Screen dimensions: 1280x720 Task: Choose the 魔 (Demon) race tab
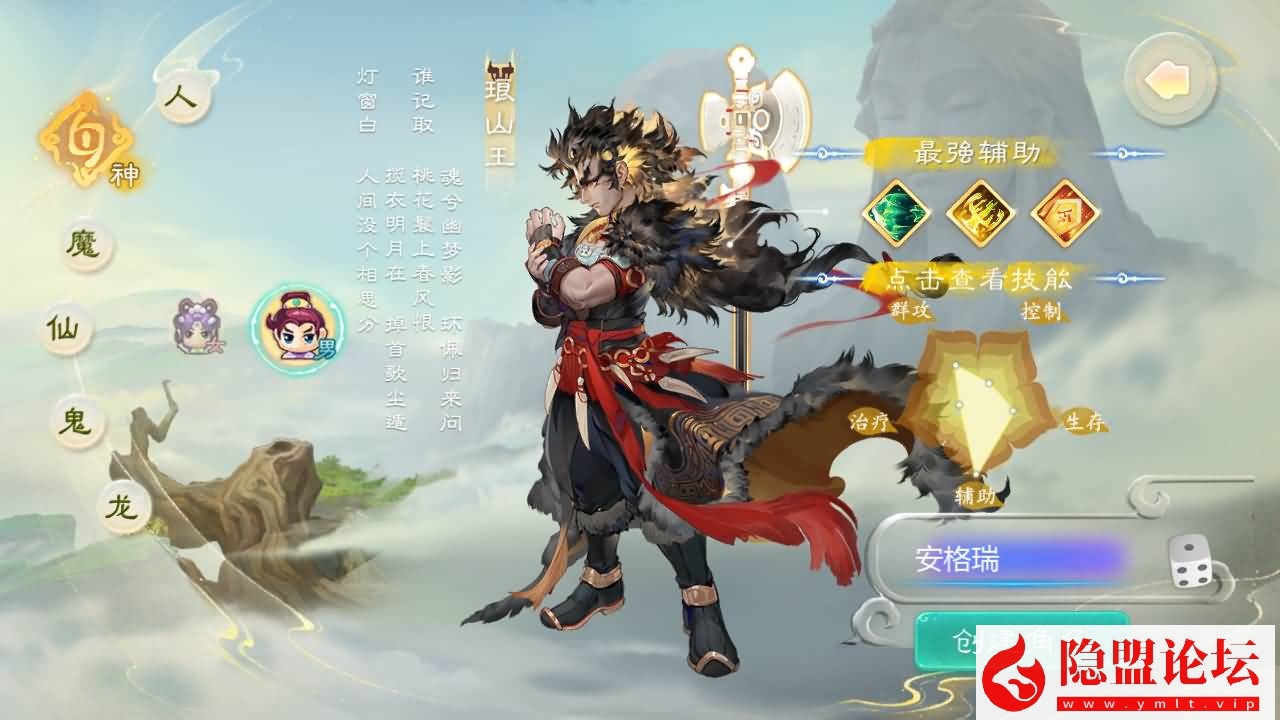pos(86,244)
